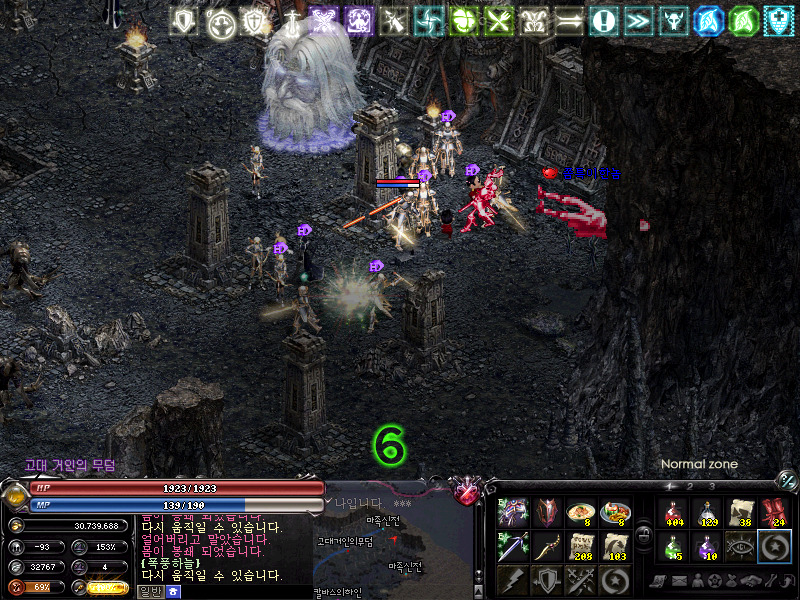Select the enchanted sword slot

(514, 546)
